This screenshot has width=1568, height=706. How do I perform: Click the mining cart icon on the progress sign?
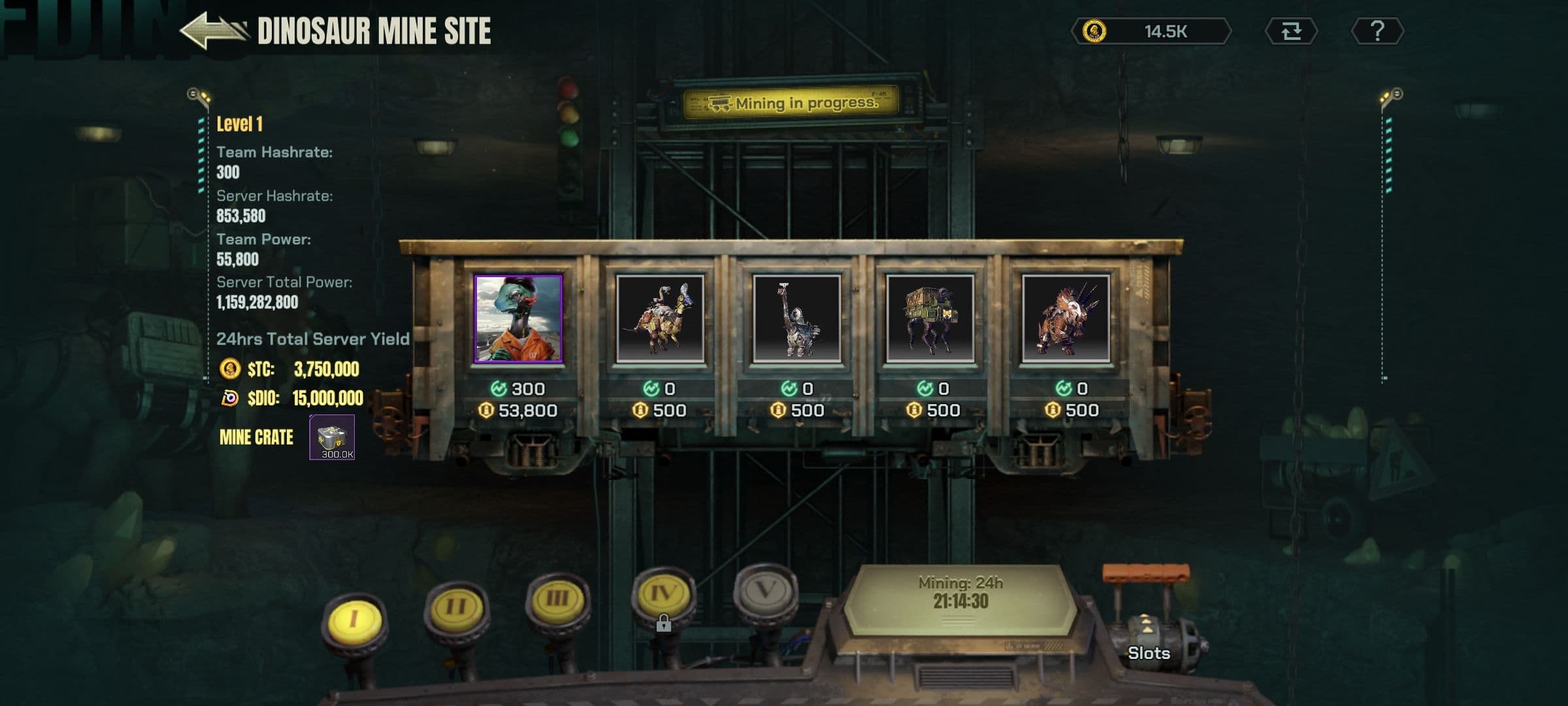[x=719, y=101]
